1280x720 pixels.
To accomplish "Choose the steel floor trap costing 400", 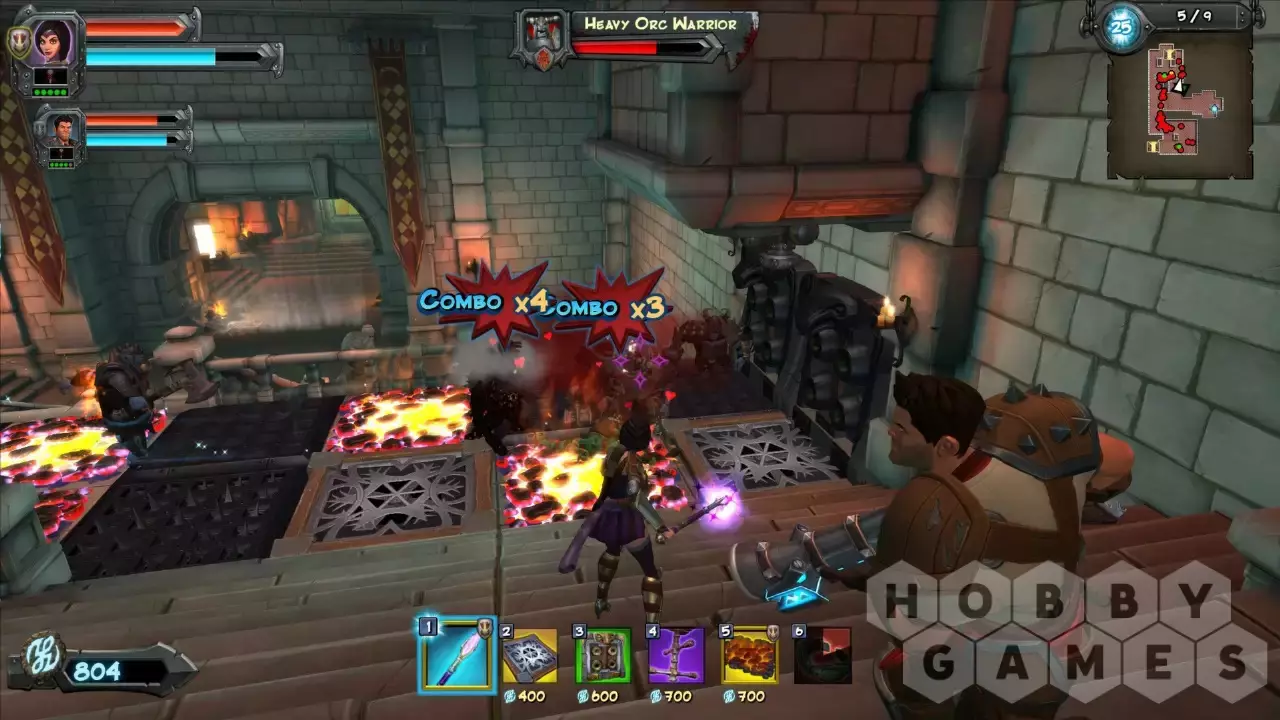I will click(529, 657).
